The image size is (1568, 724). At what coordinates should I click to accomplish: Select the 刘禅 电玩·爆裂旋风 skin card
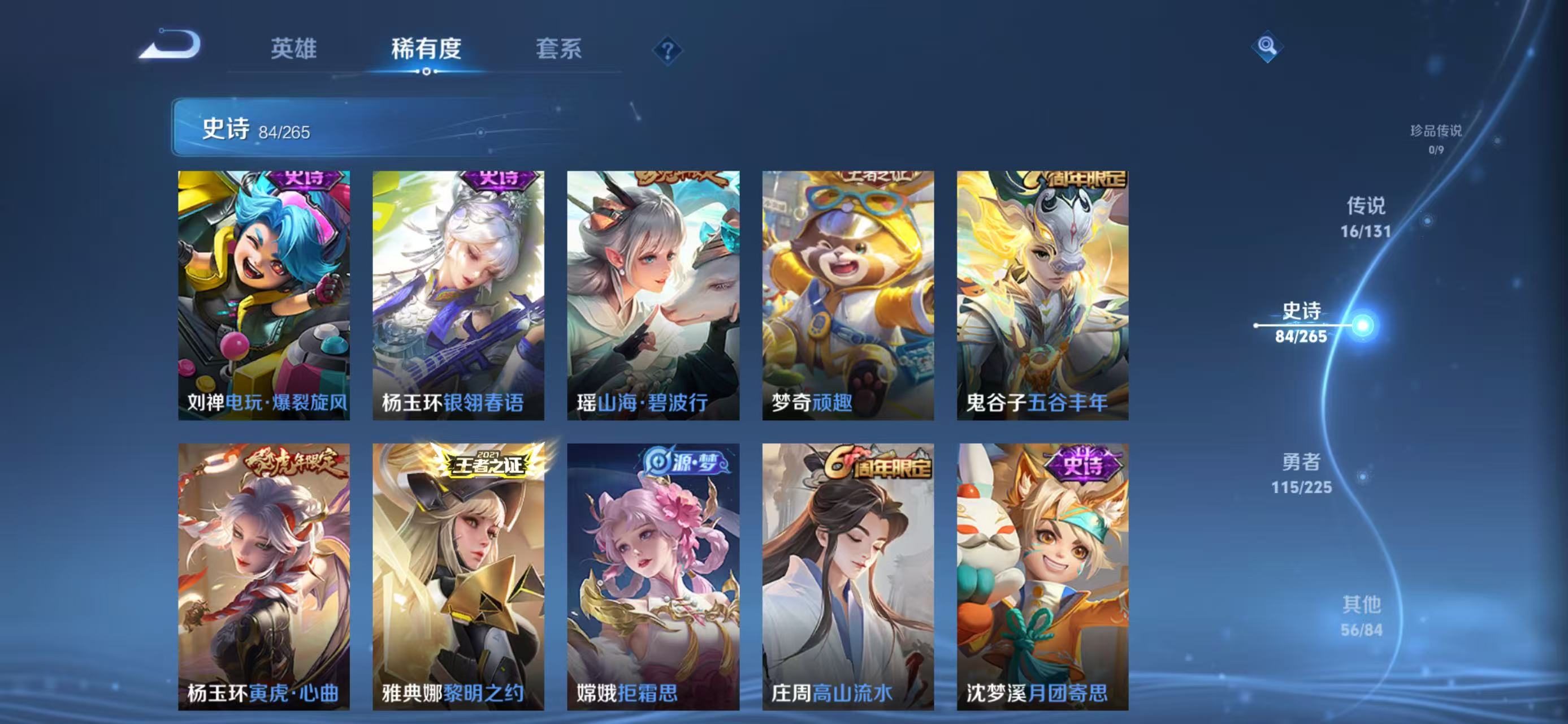[263, 295]
